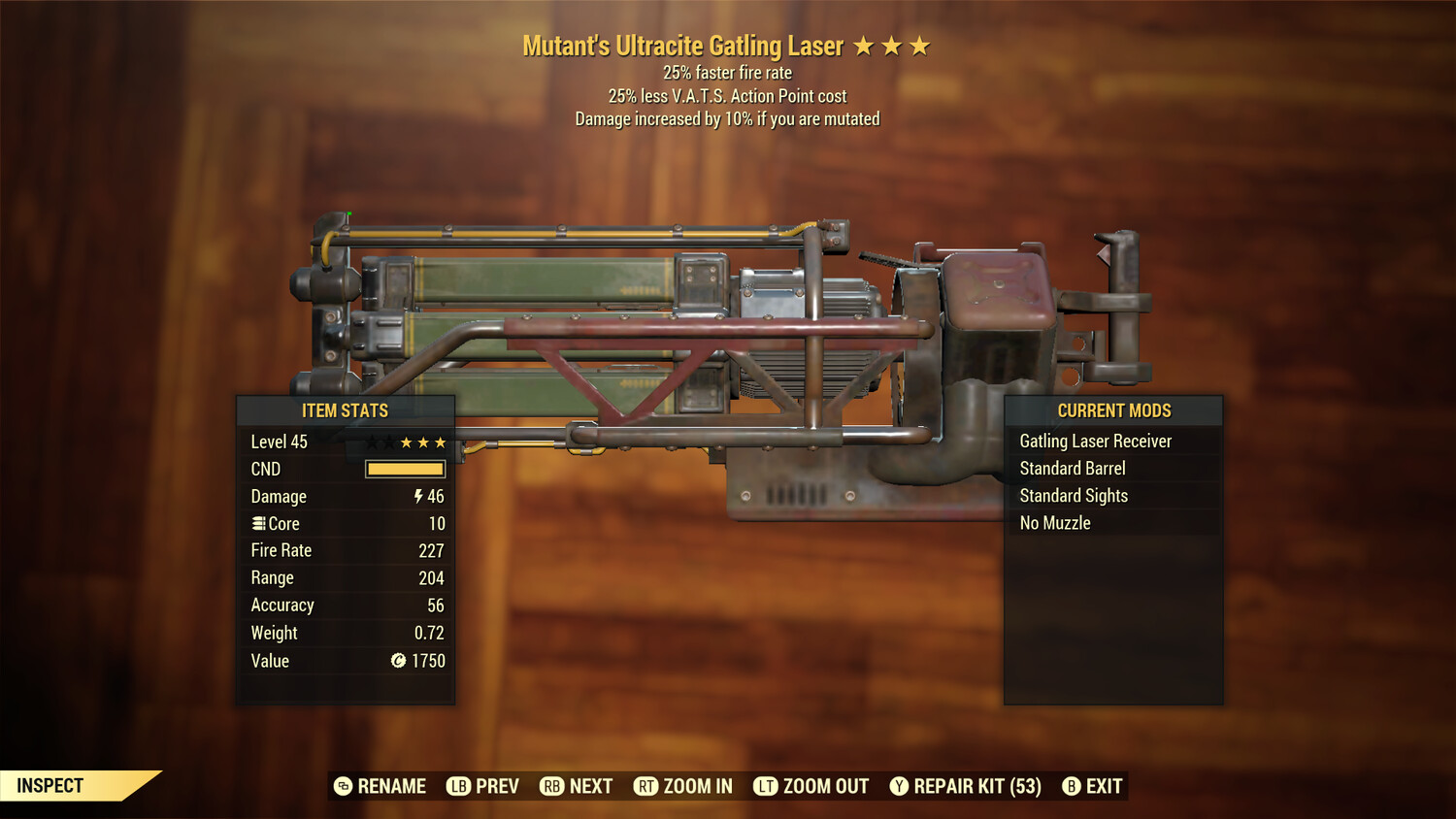Click the lightning bolt icon beside Damage
Image resolution: width=1456 pixels, height=819 pixels.
[x=416, y=496]
